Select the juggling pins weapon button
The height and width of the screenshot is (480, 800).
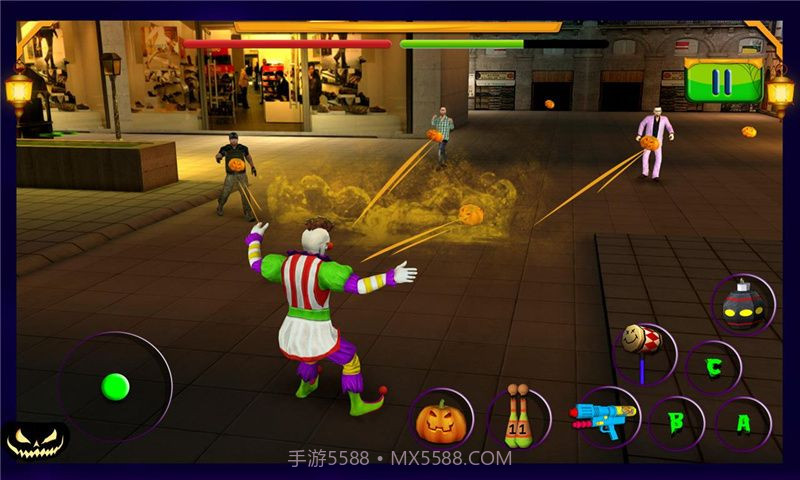click(518, 416)
